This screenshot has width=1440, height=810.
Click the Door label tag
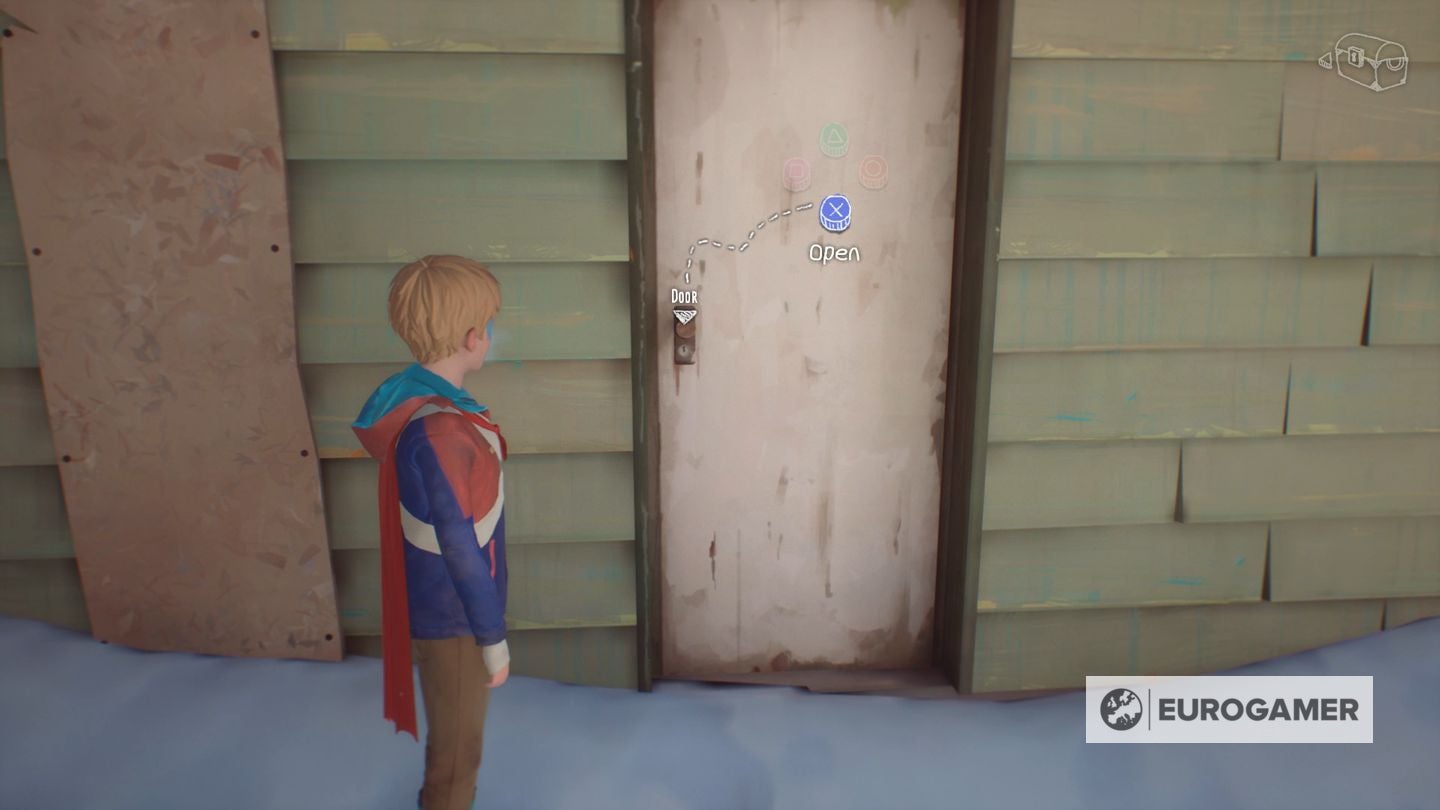click(684, 296)
